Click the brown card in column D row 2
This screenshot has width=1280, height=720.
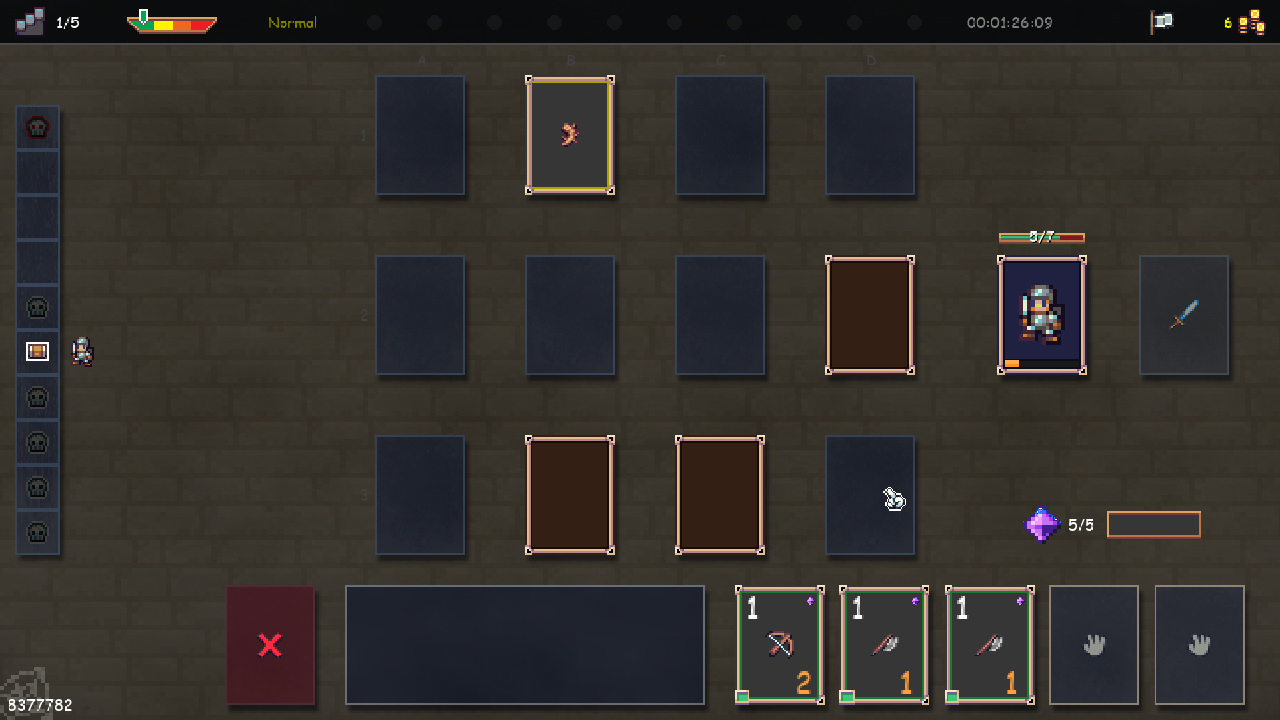coord(869,315)
